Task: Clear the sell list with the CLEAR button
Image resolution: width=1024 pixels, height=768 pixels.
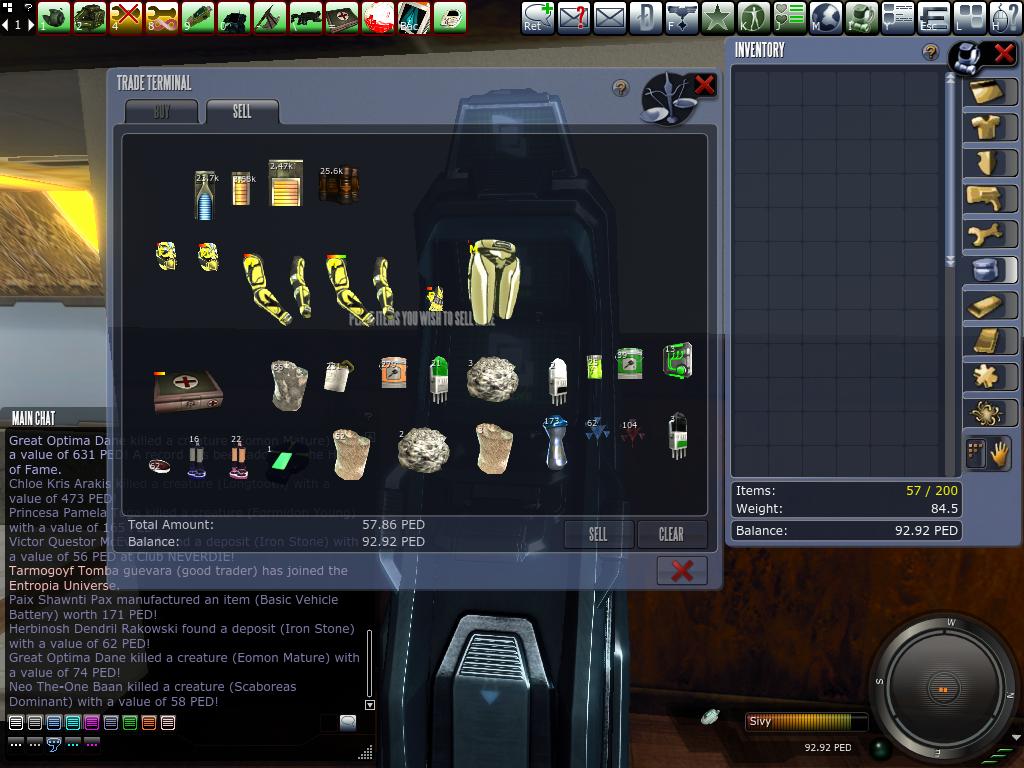Action: (671, 534)
